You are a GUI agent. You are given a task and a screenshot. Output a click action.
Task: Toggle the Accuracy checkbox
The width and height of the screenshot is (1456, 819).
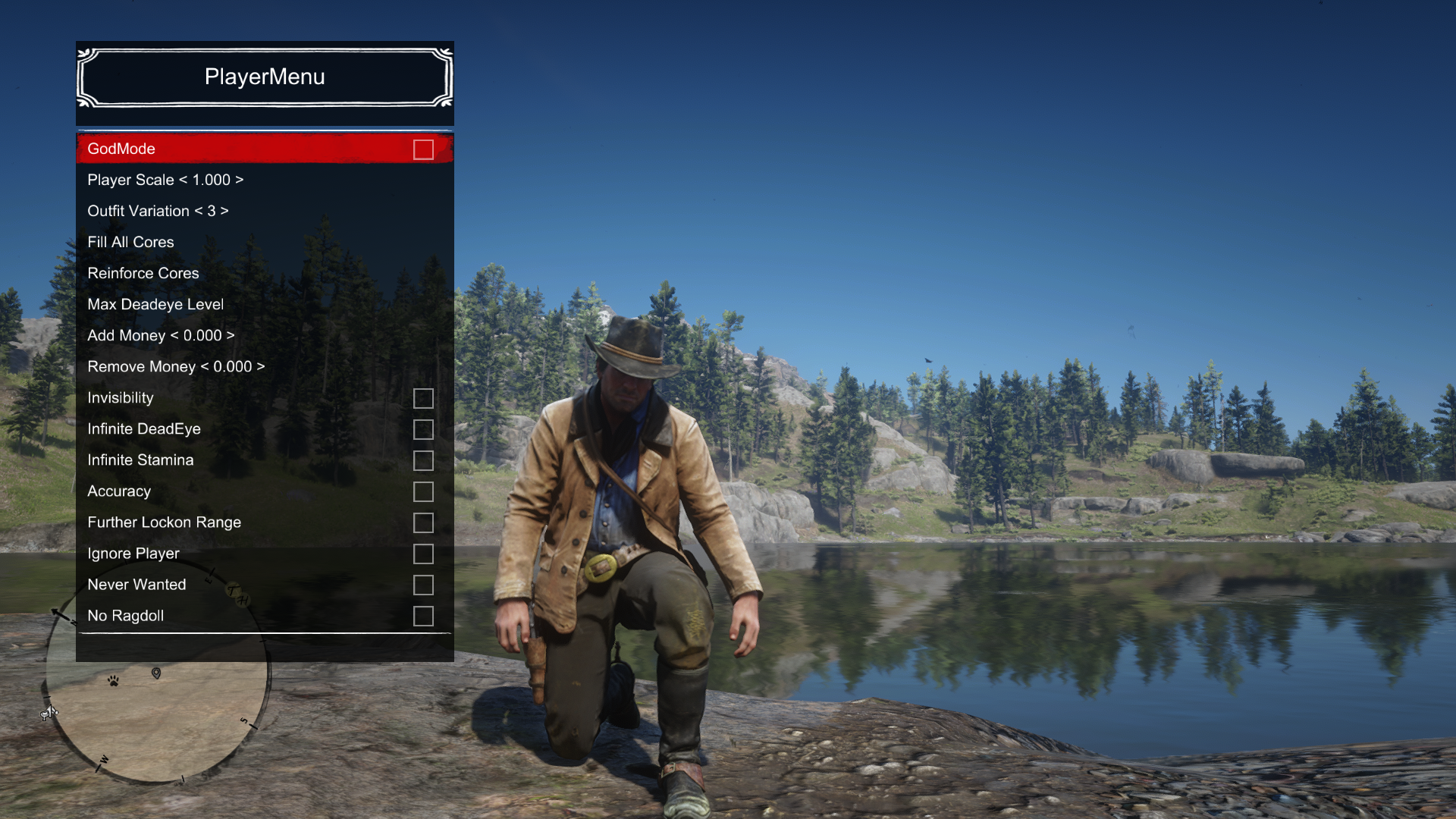[x=423, y=491]
